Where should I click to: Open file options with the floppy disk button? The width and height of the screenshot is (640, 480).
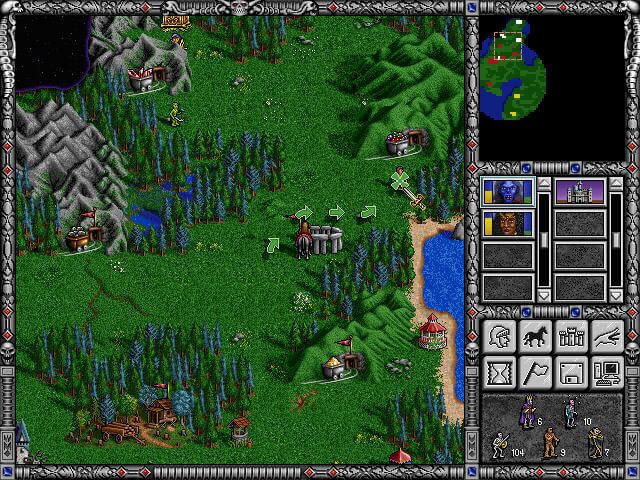[571, 373]
